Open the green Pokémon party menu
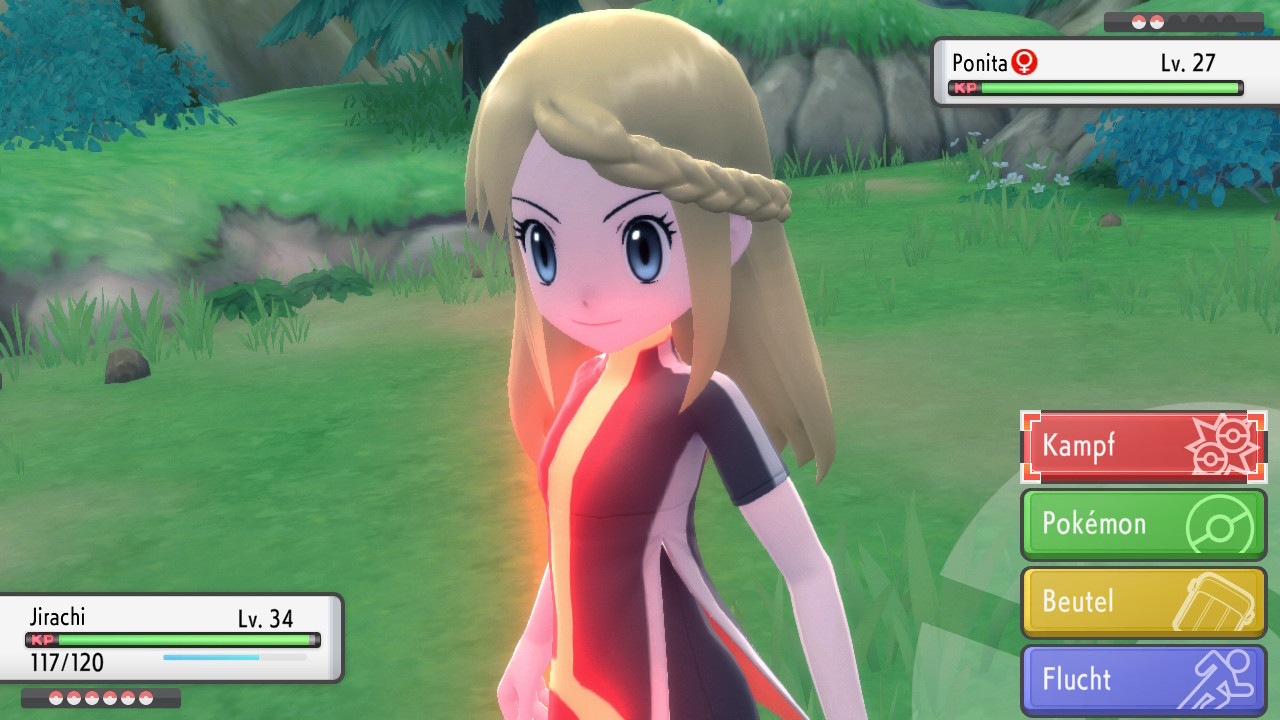 point(1143,524)
